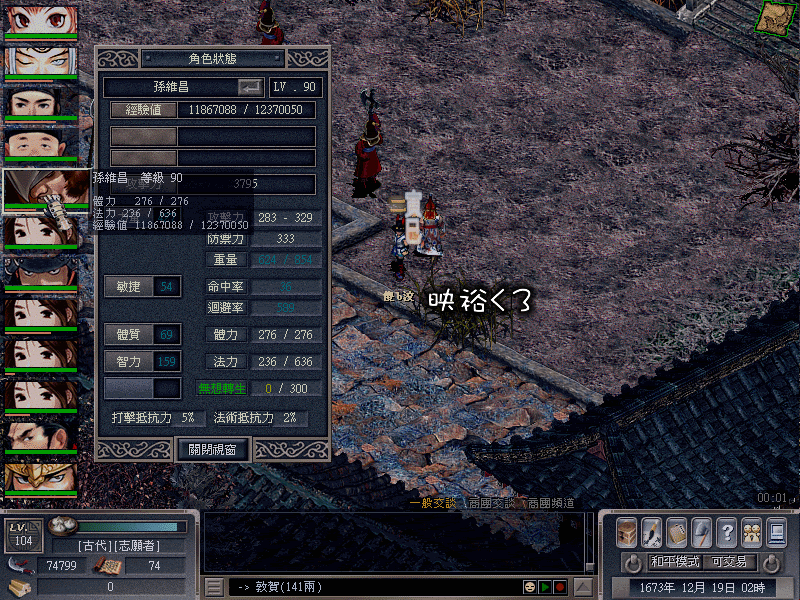Toggle the 和平模式 peace mode button

(x=675, y=562)
